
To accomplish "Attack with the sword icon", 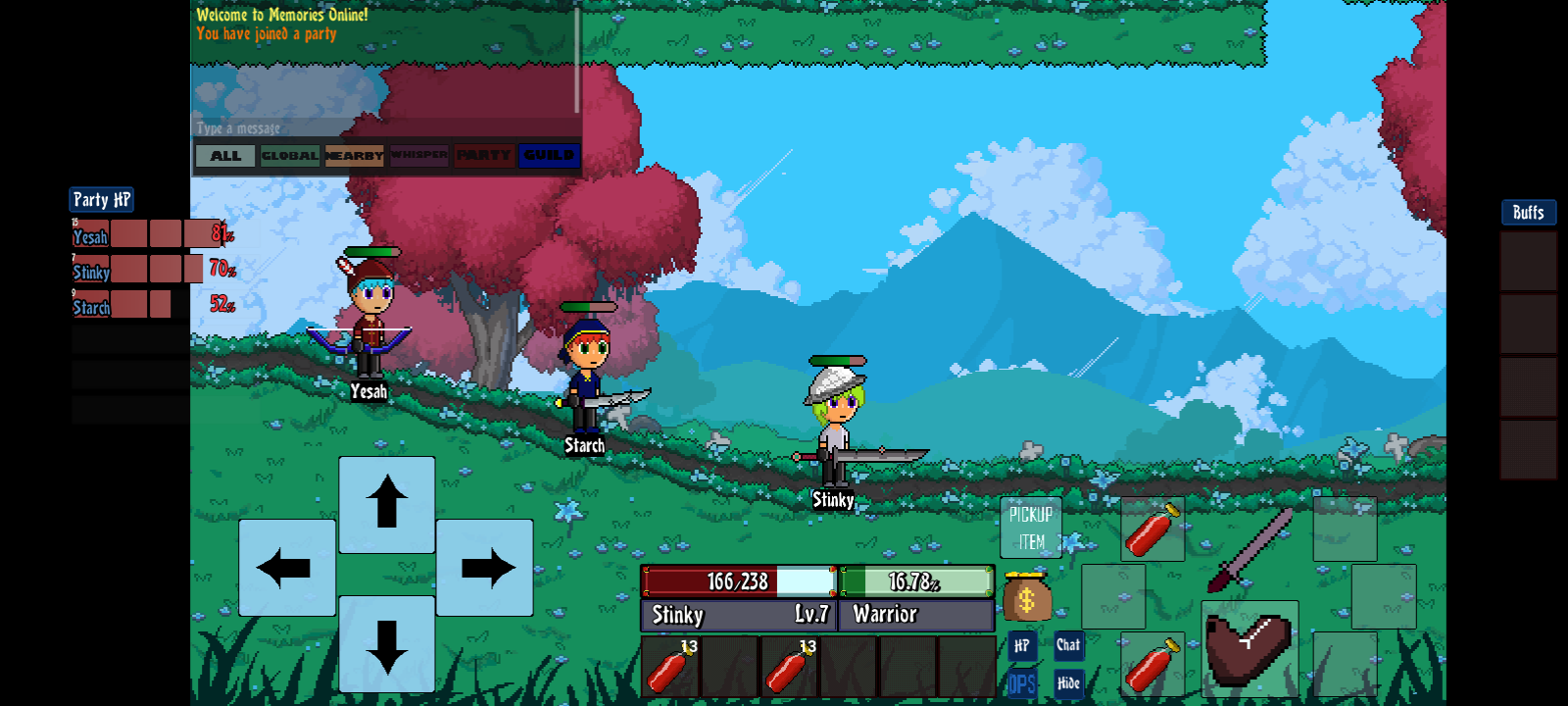I will pos(1249,549).
